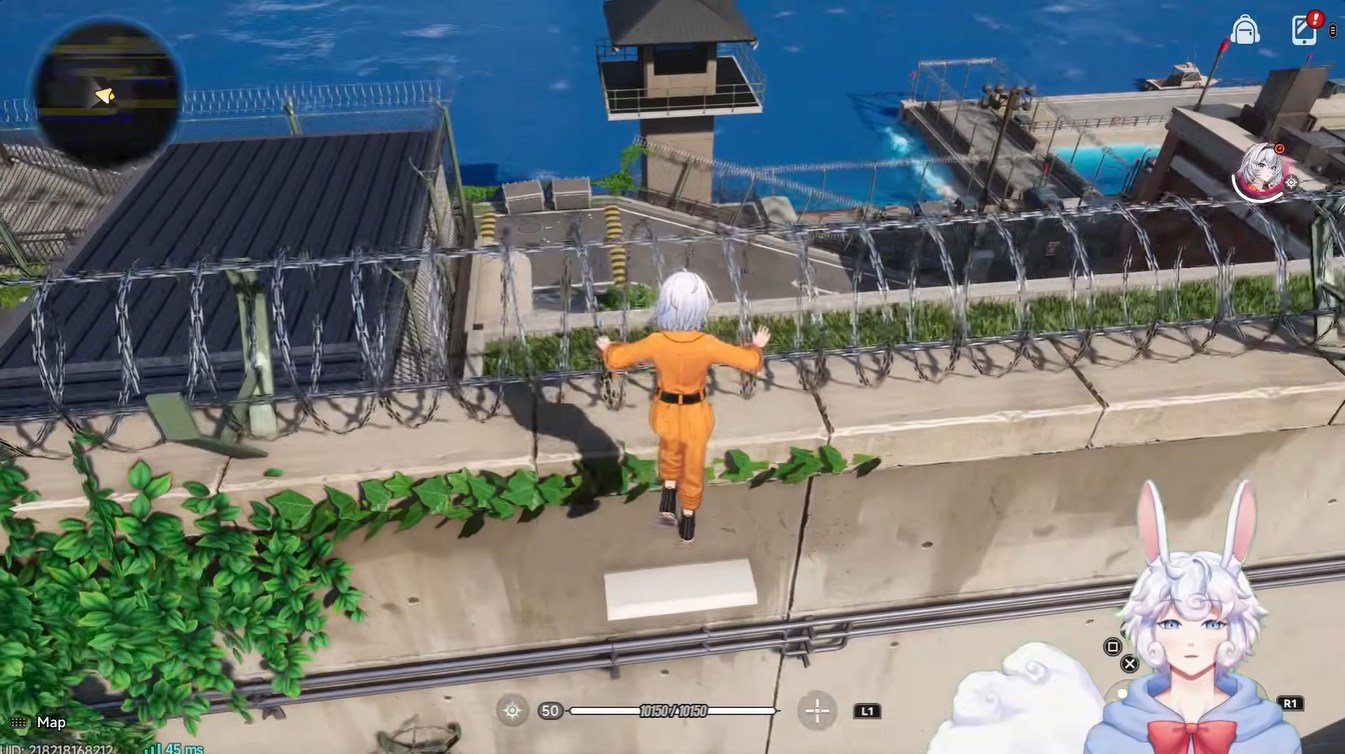Click the yellow arrow marker on the minimap
Image resolution: width=1345 pixels, height=754 pixels.
(x=105, y=96)
